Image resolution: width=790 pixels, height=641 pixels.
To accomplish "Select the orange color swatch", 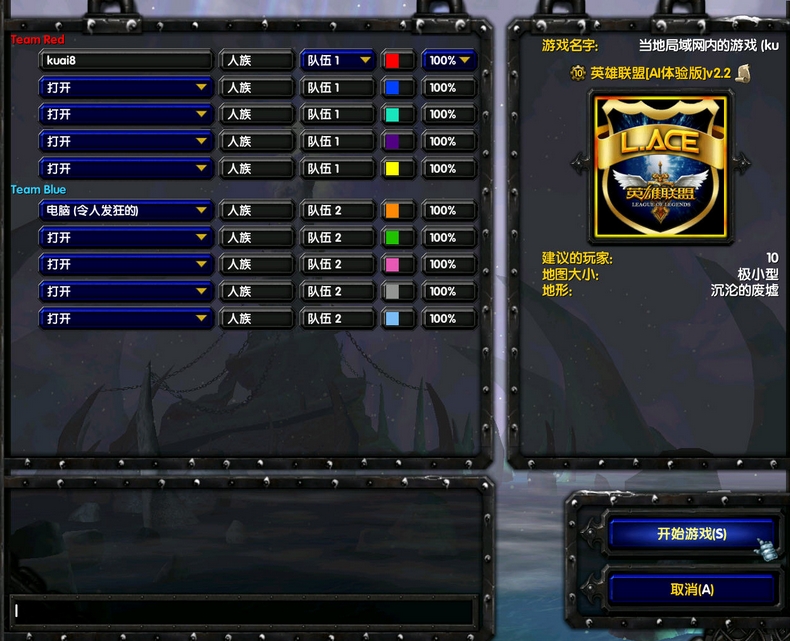I will (x=392, y=211).
